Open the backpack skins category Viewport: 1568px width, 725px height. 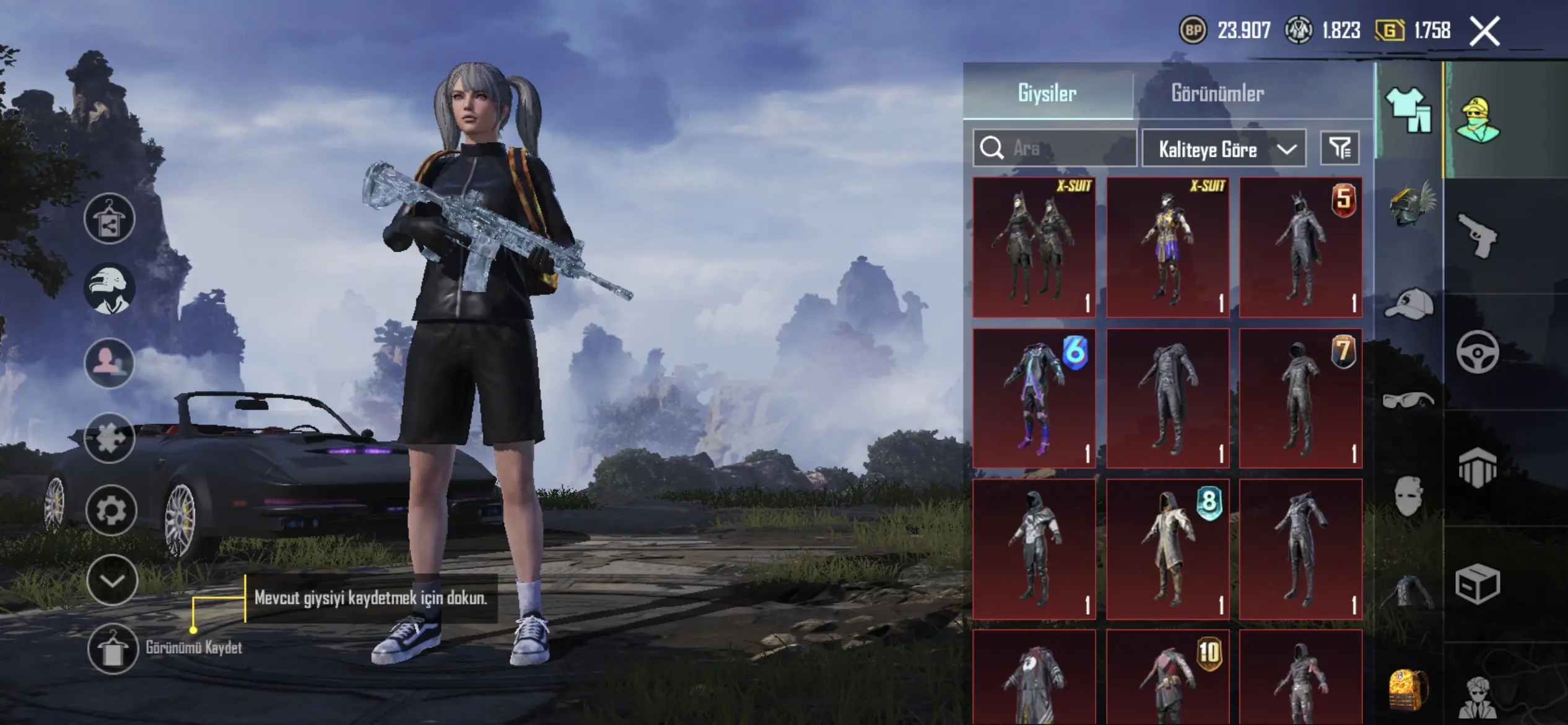point(1407,689)
